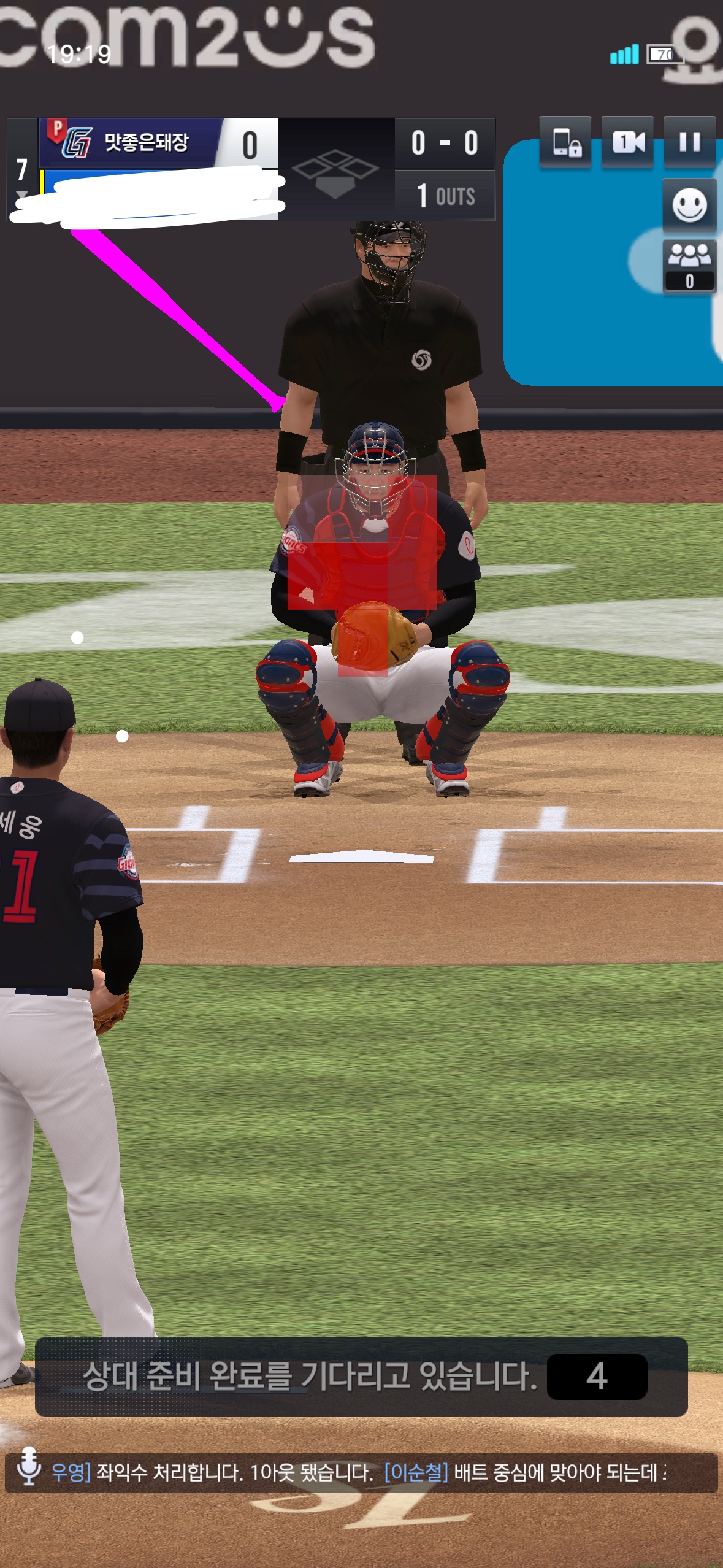Switch the camera view
The height and width of the screenshot is (1568, 723).
pos(628,142)
